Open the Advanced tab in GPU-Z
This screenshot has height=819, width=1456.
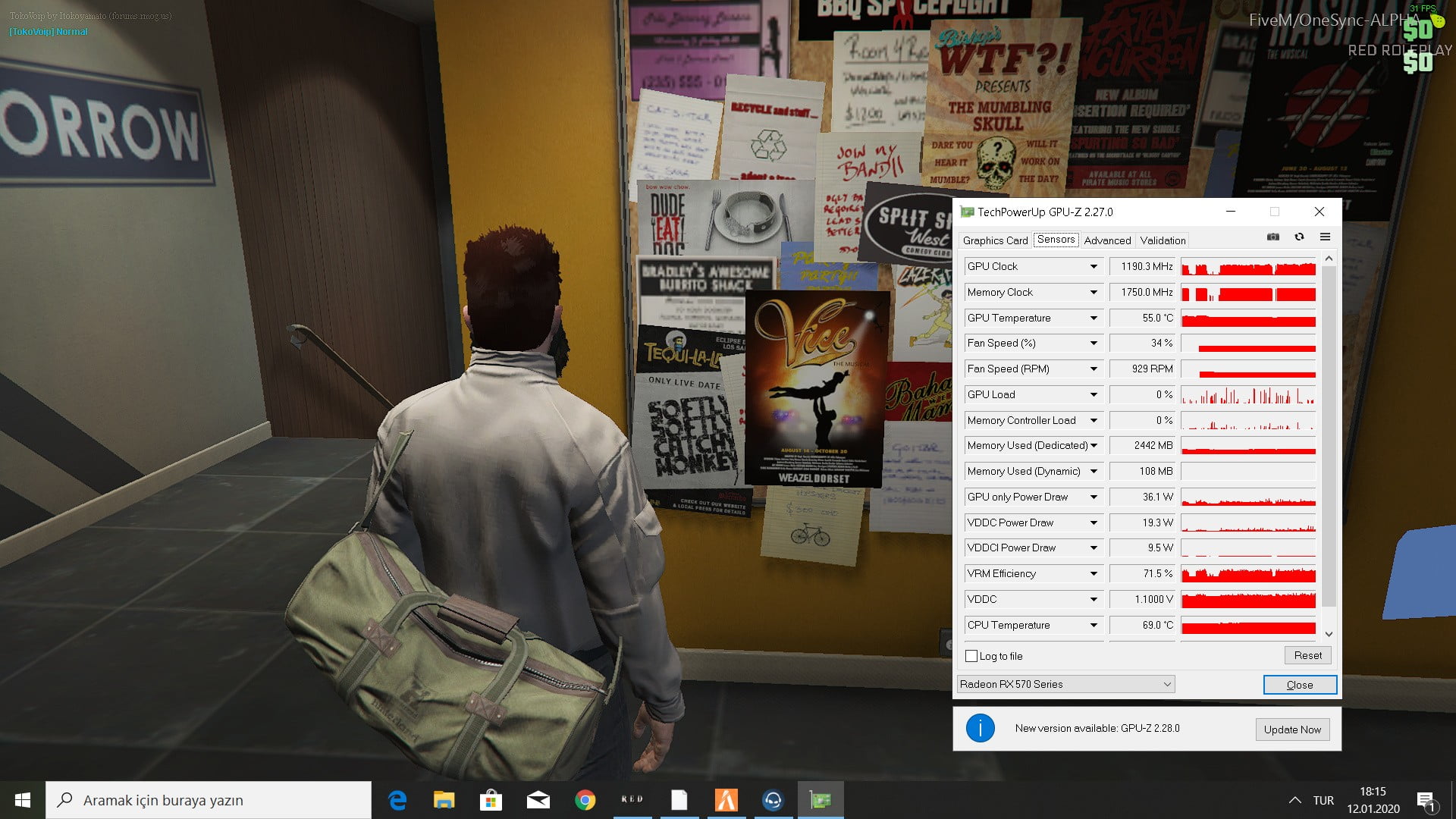point(1107,240)
